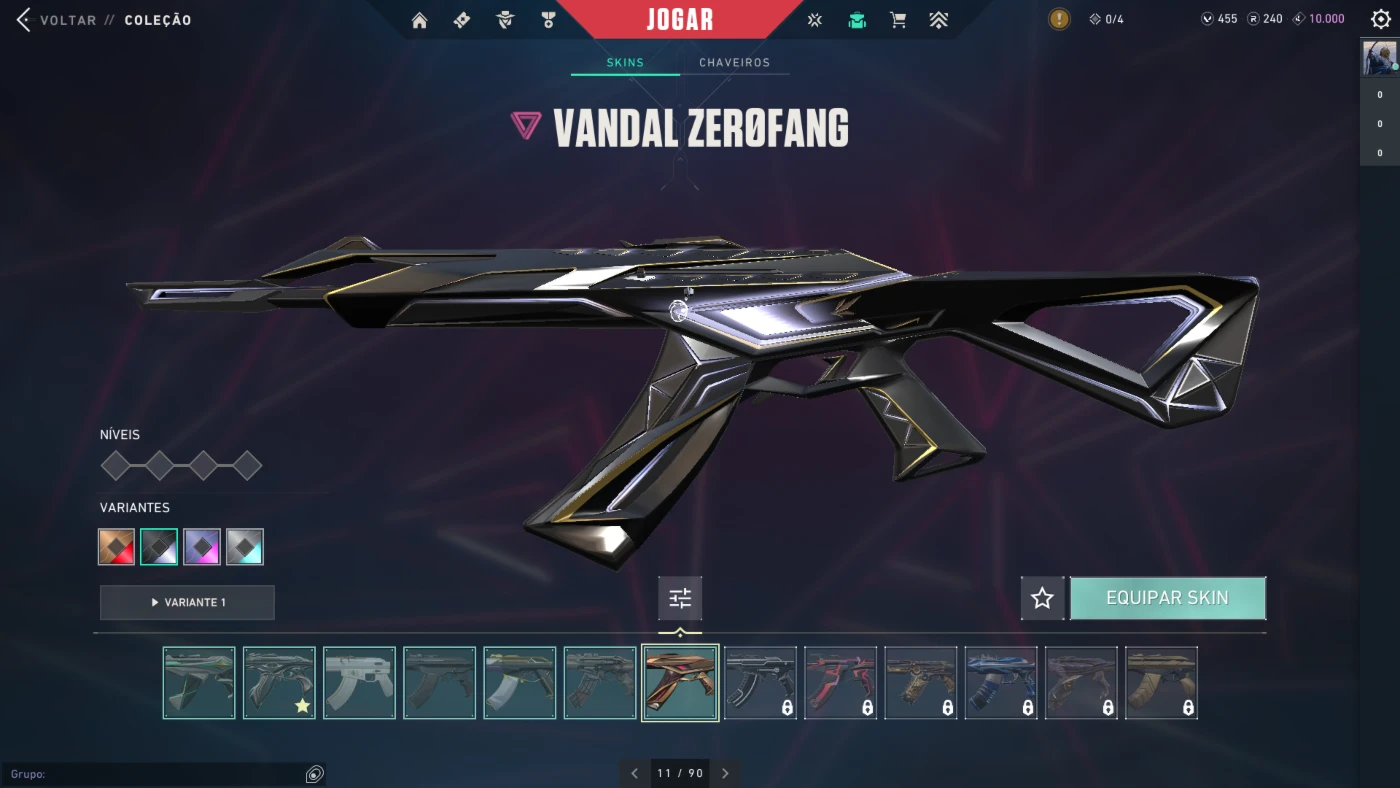
Task: Click the player avatar in the sidebar
Action: (x=1380, y=59)
